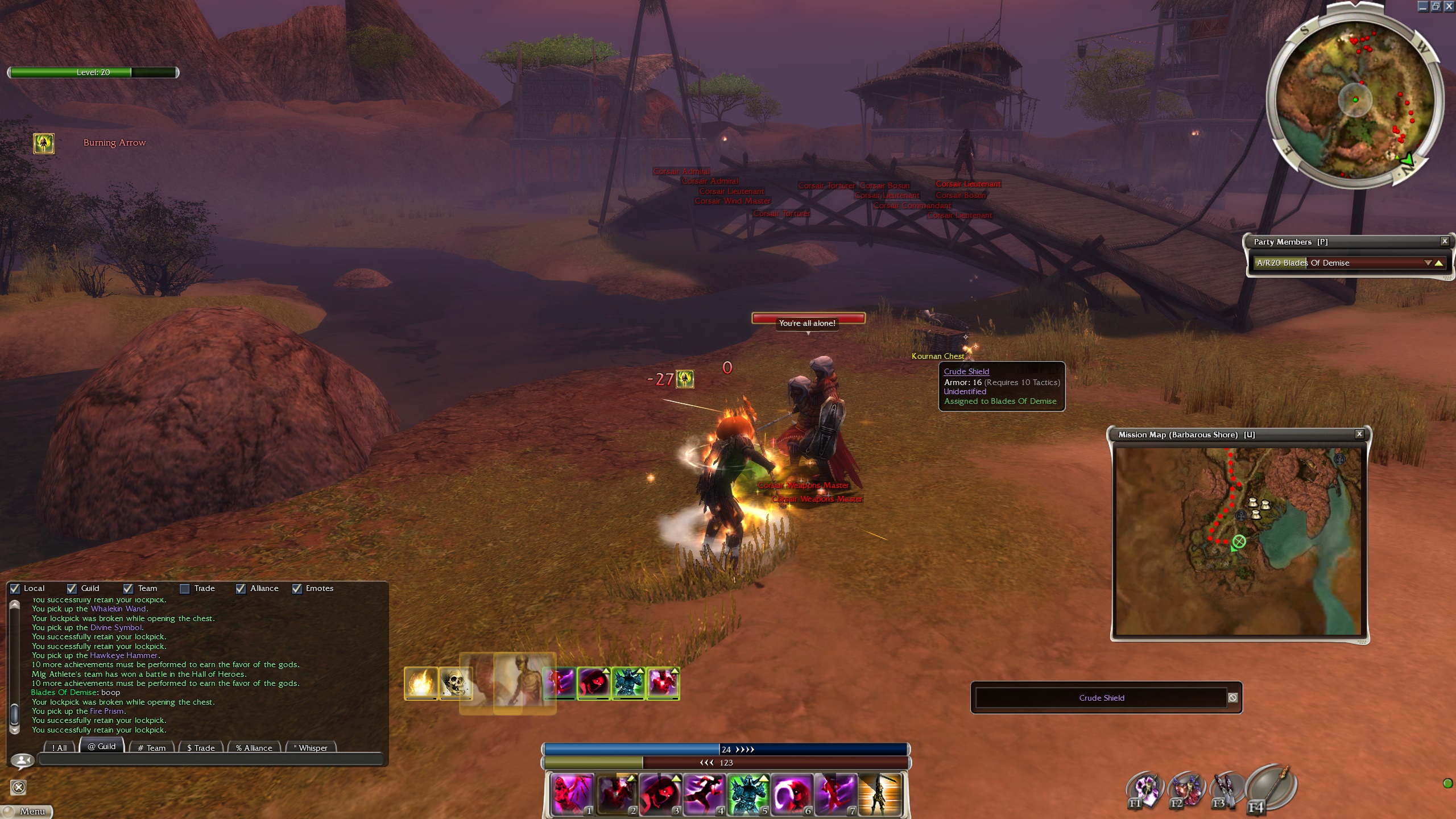Click the chat message input field
1456x819 pixels.
click(x=210, y=760)
